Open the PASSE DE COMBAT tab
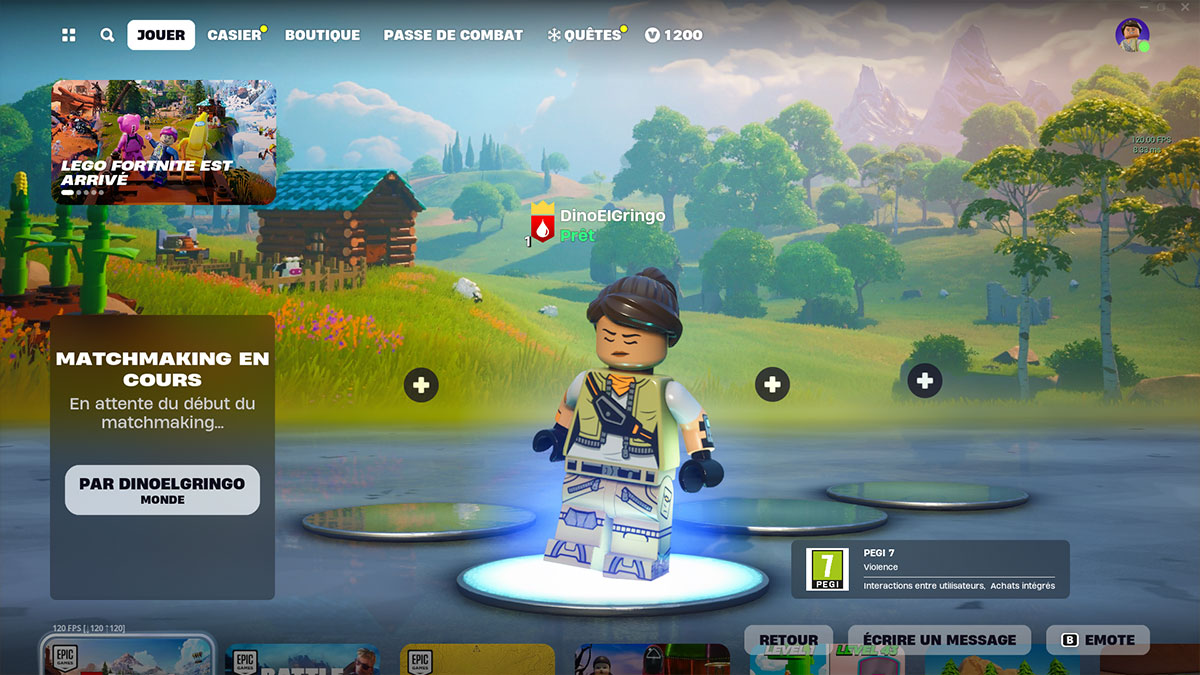This screenshot has height=675, width=1200. [453, 35]
